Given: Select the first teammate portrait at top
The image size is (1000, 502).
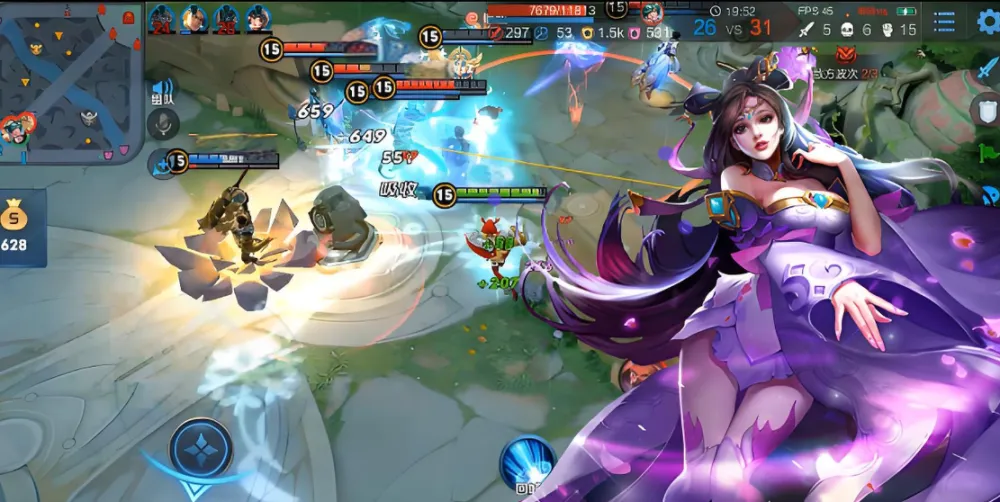Looking at the screenshot, I should (x=161, y=17).
